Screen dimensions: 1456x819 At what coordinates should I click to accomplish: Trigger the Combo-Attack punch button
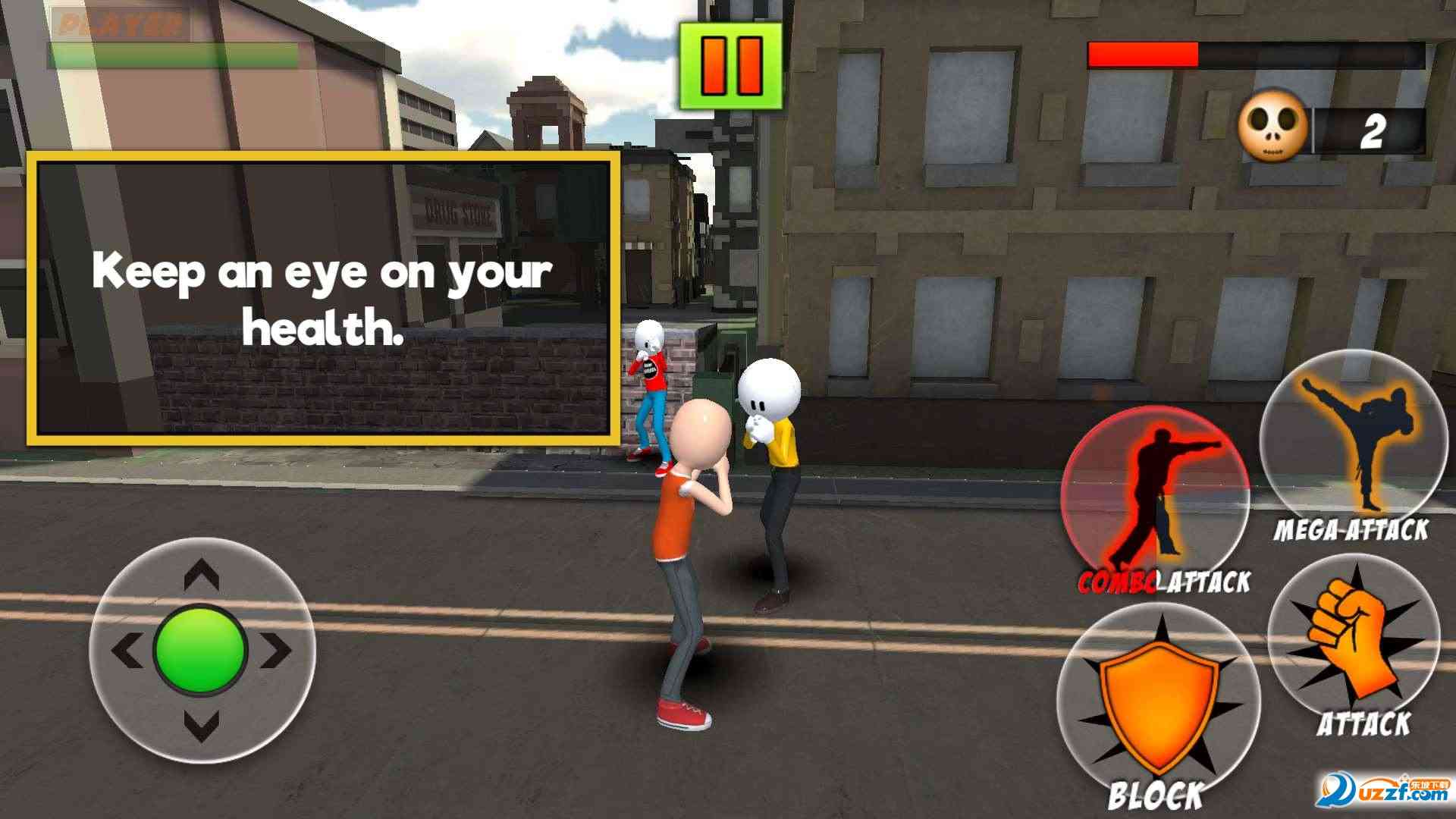(1153, 495)
